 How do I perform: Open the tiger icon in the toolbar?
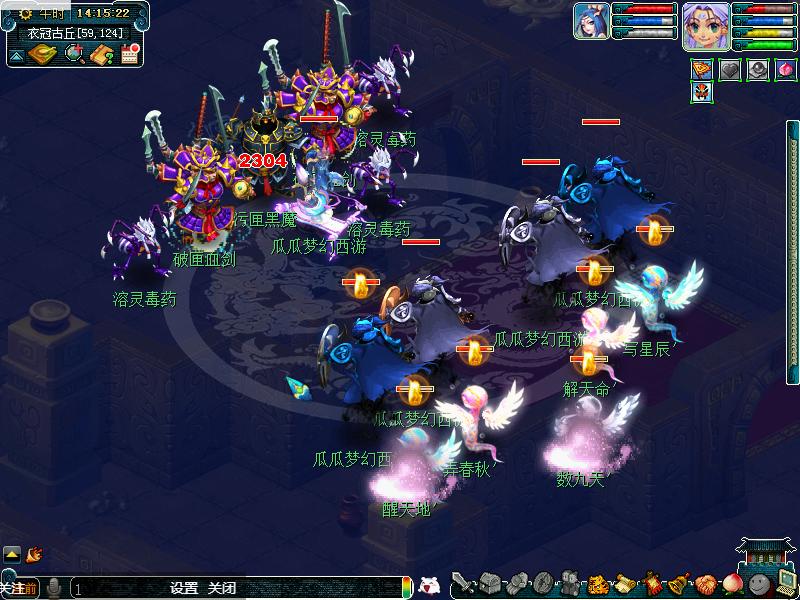597,583
